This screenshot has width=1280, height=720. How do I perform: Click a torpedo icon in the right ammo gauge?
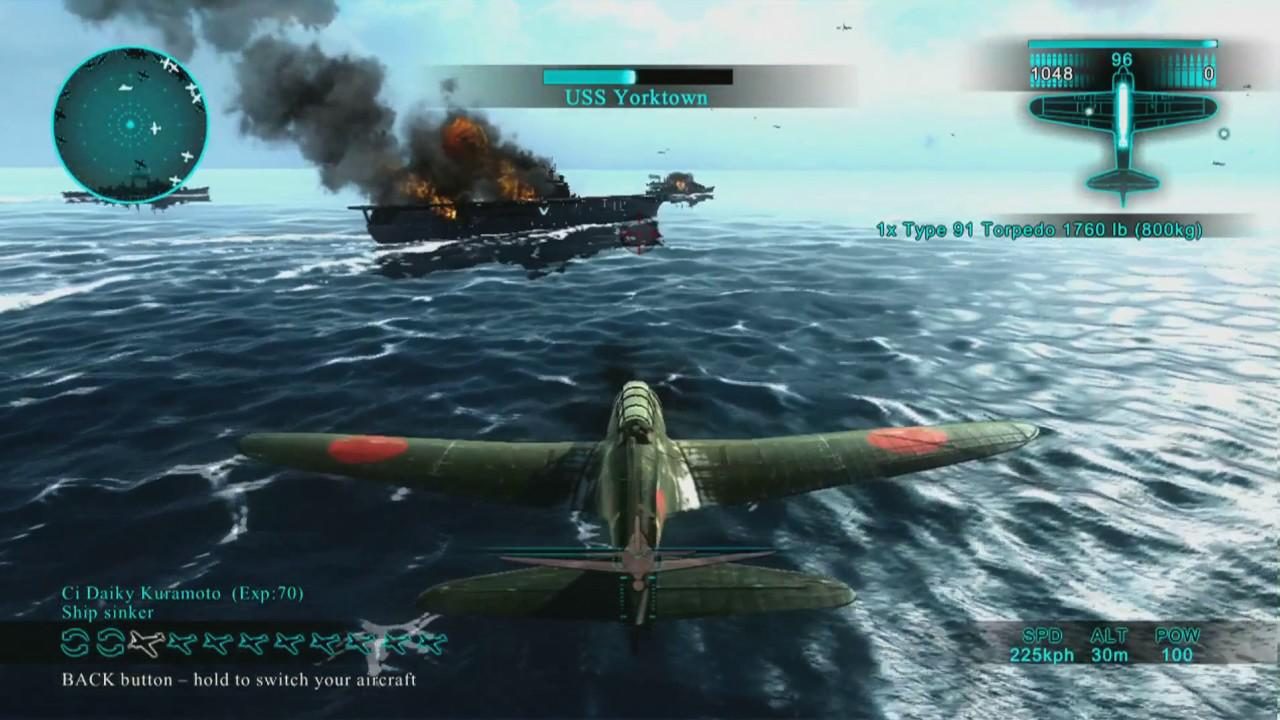[1185, 62]
